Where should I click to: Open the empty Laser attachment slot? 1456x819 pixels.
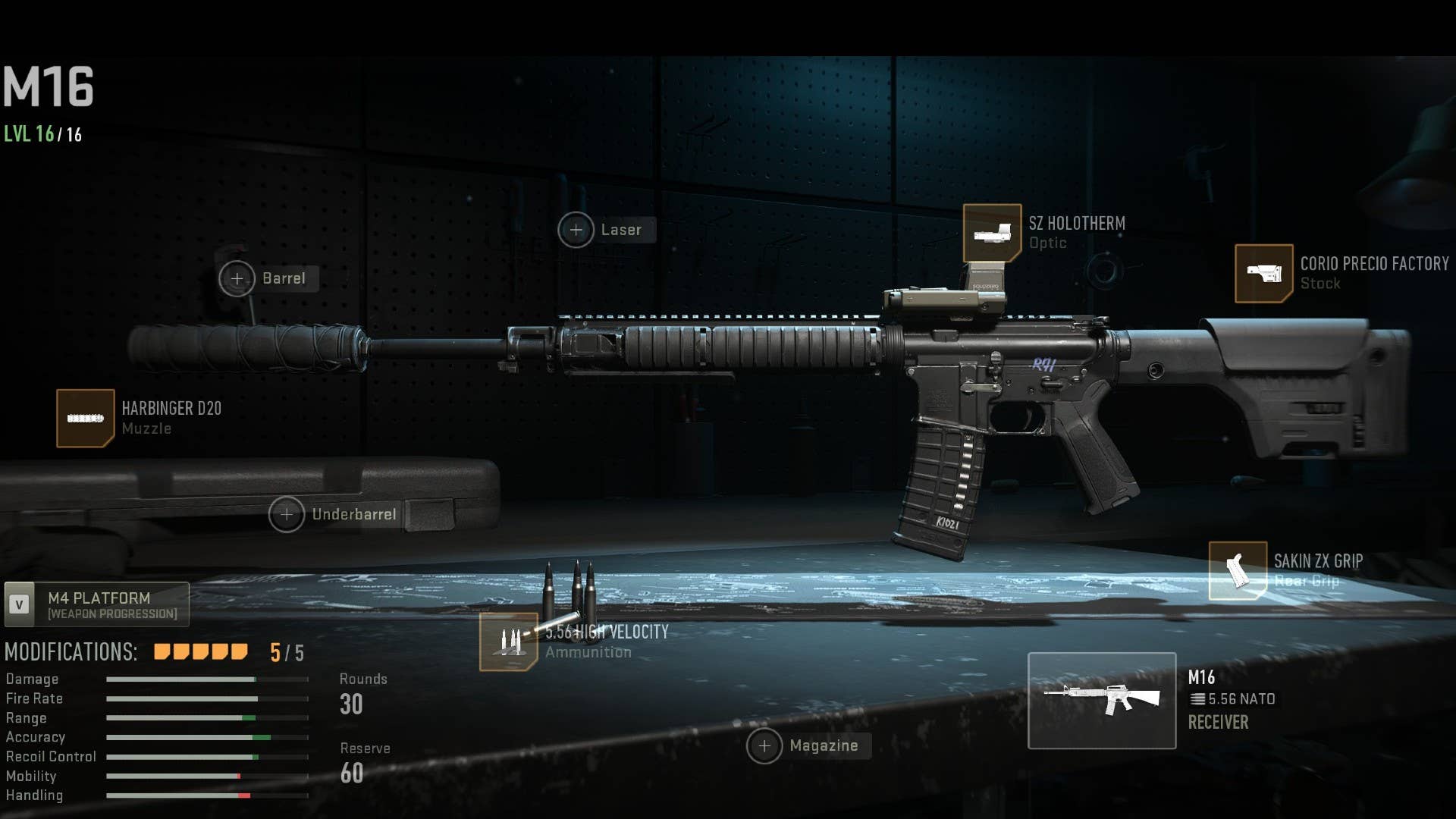tap(576, 230)
